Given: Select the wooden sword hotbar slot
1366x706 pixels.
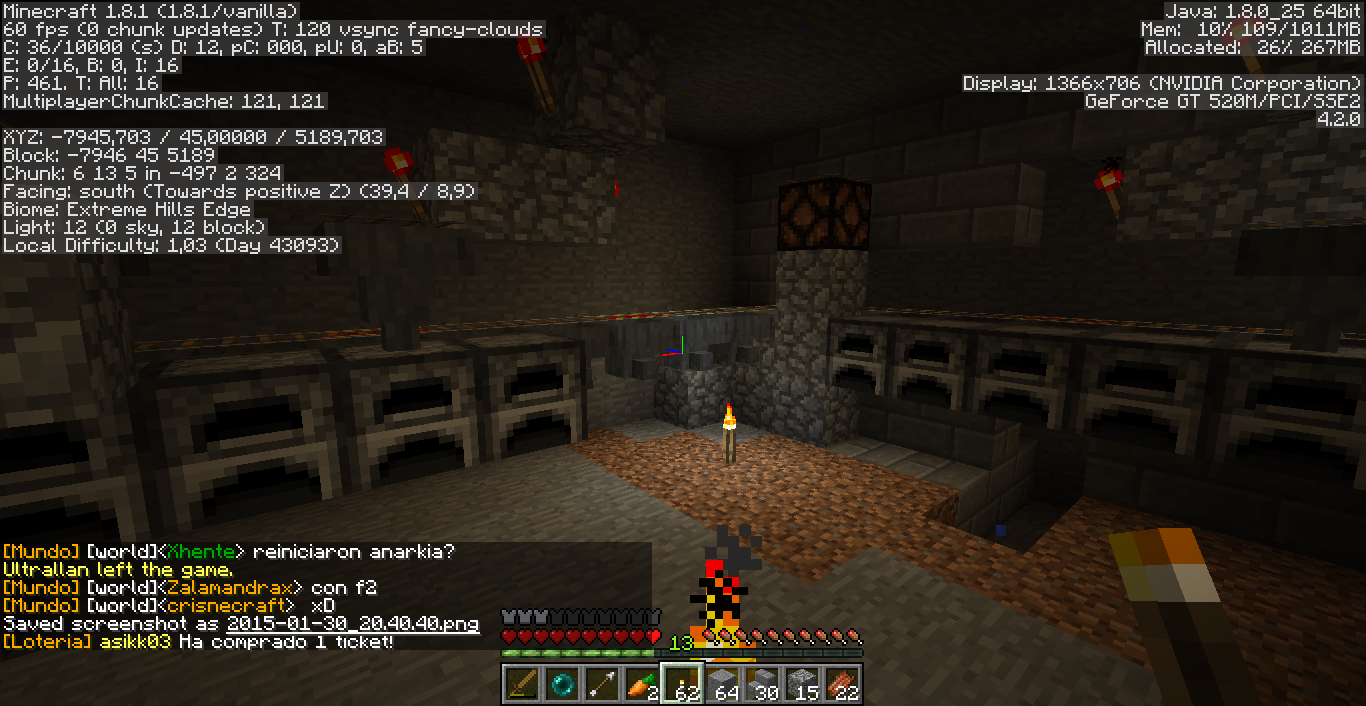Looking at the screenshot, I should [522, 684].
